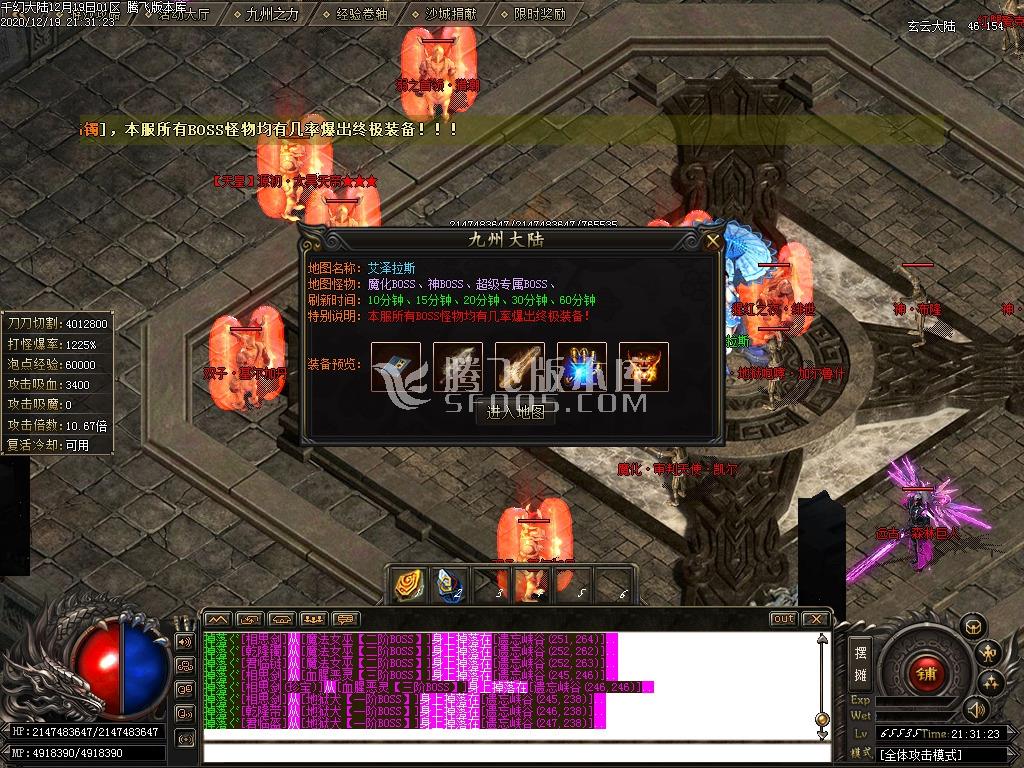
Task: Open the 沙城捐献 menu
Action: point(449,14)
